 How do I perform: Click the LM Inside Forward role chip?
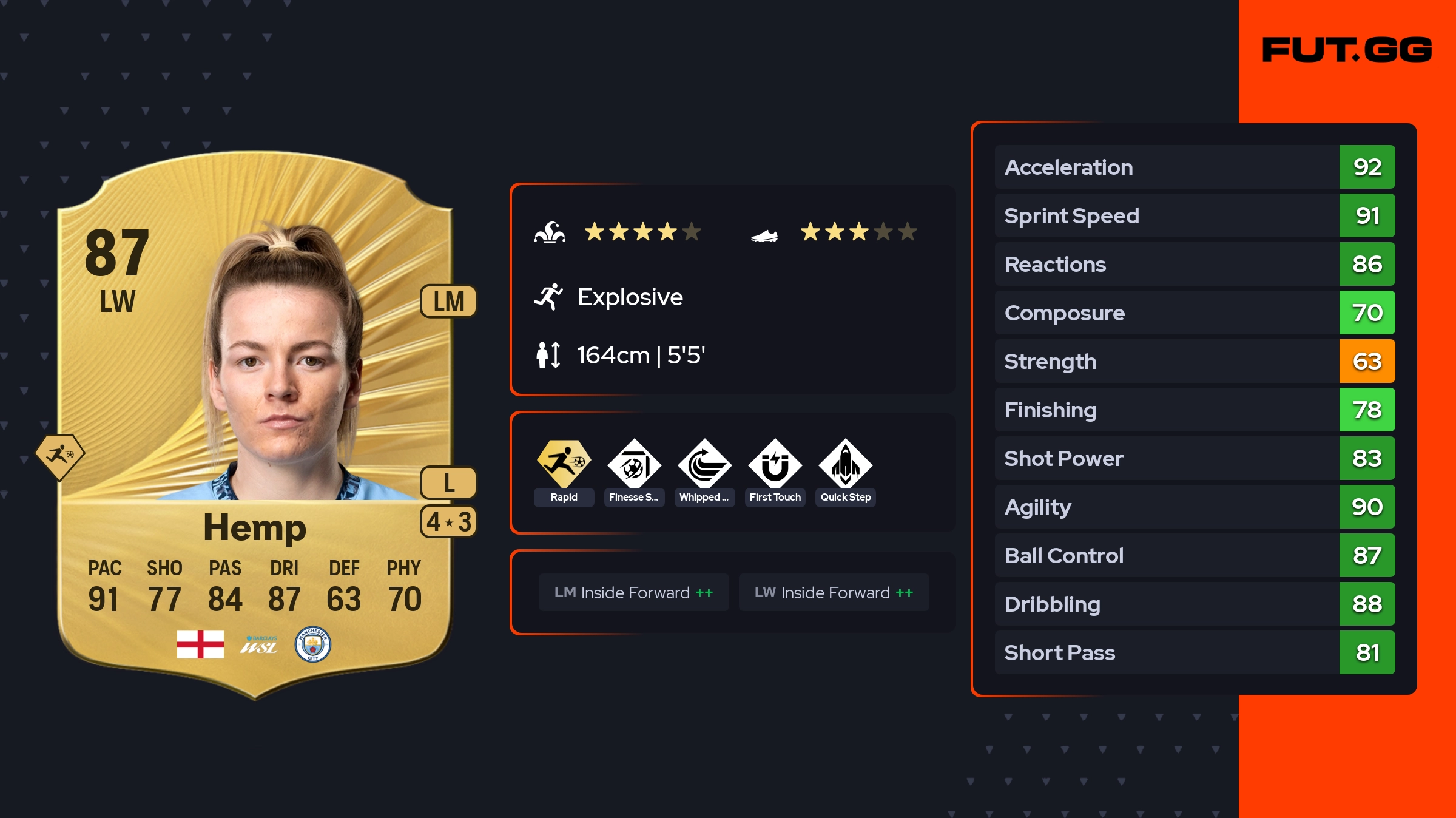pyautogui.click(x=633, y=592)
